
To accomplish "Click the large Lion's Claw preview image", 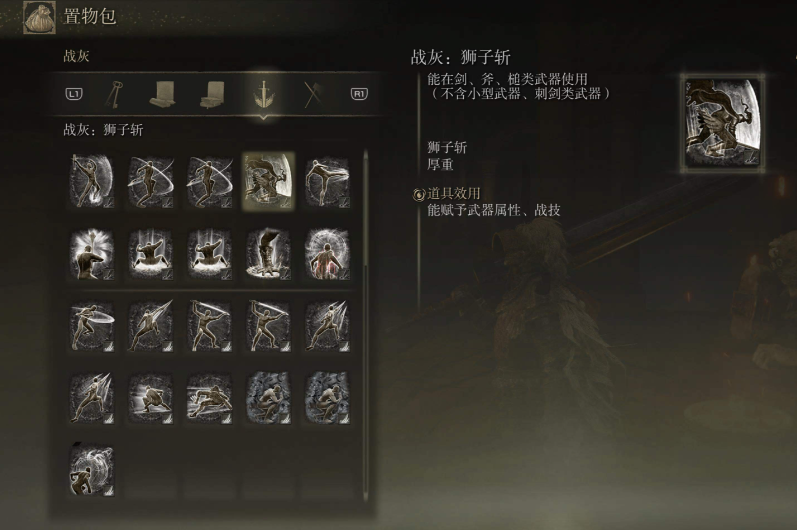I will coord(722,122).
